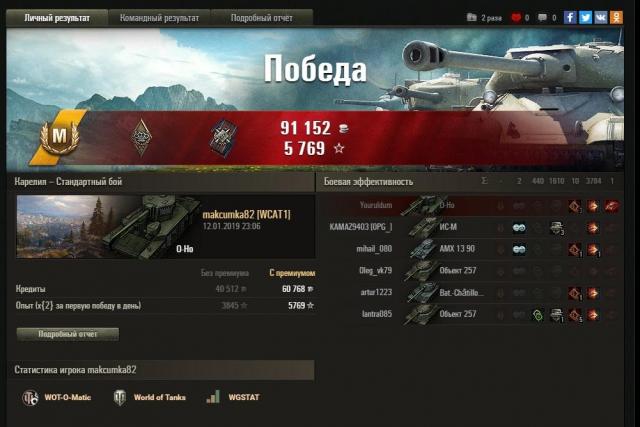Open WOT-O-Matic player statistics

(x=58, y=397)
